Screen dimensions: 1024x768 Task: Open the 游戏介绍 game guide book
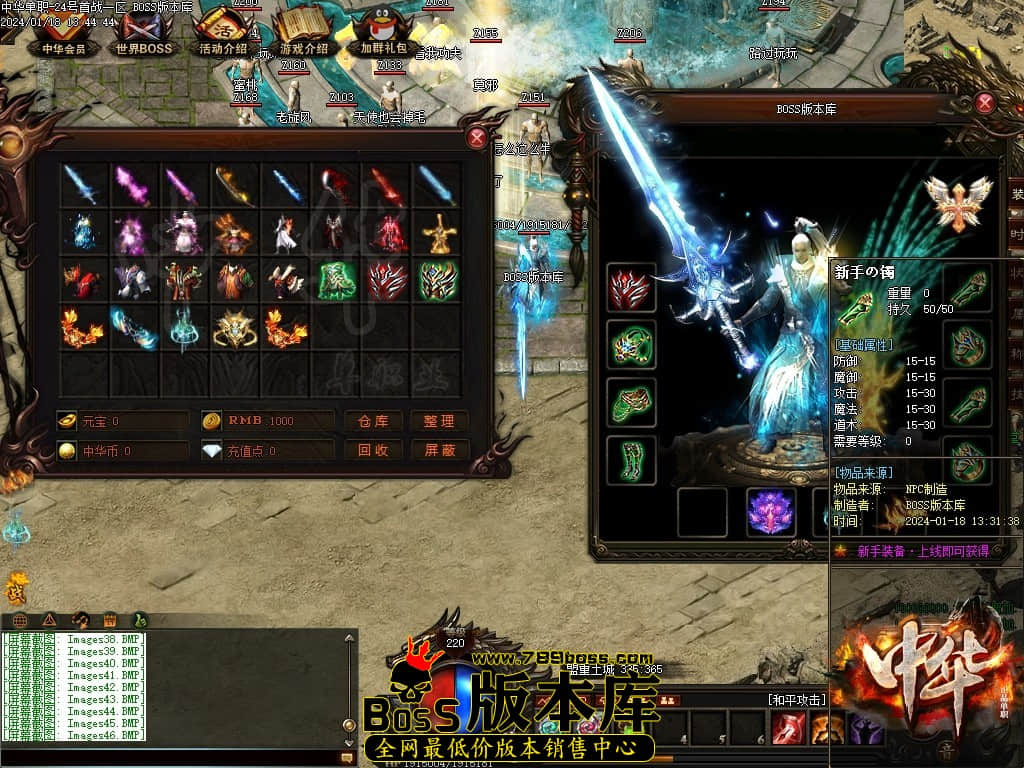[x=303, y=33]
